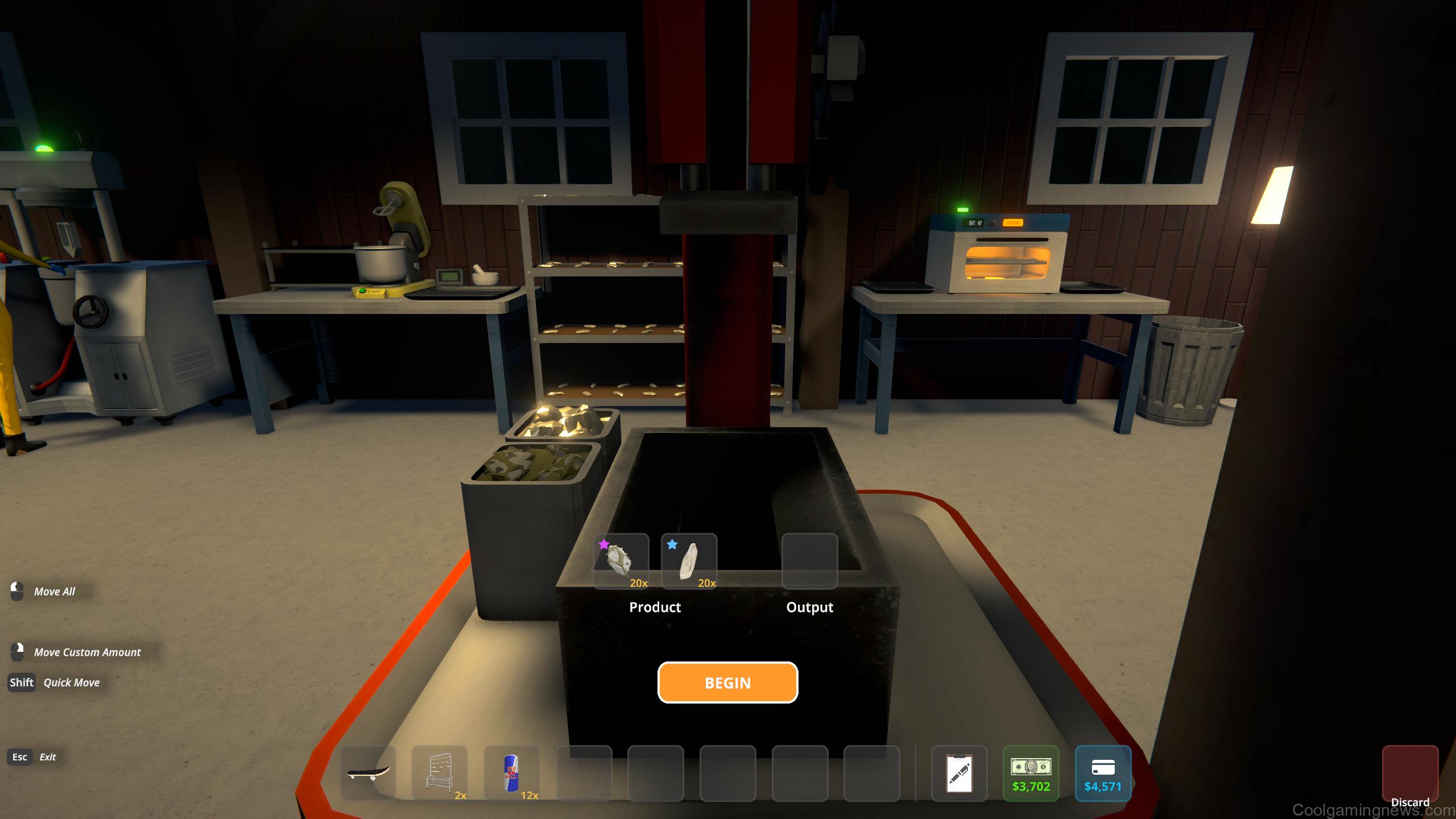Image resolution: width=1456 pixels, height=819 pixels.
Task: Click the Esc key indicator badge
Action: pyautogui.click(x=20, y=757)
